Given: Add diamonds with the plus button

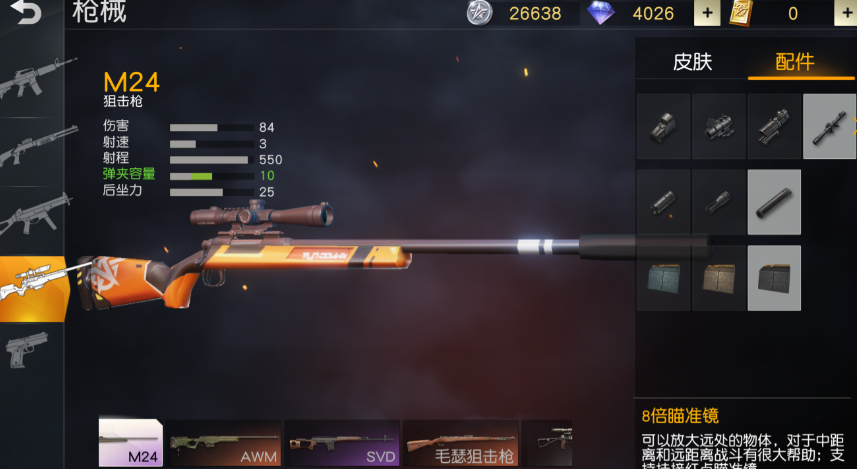Looking at the screenshot, I should tap(706, 14).
